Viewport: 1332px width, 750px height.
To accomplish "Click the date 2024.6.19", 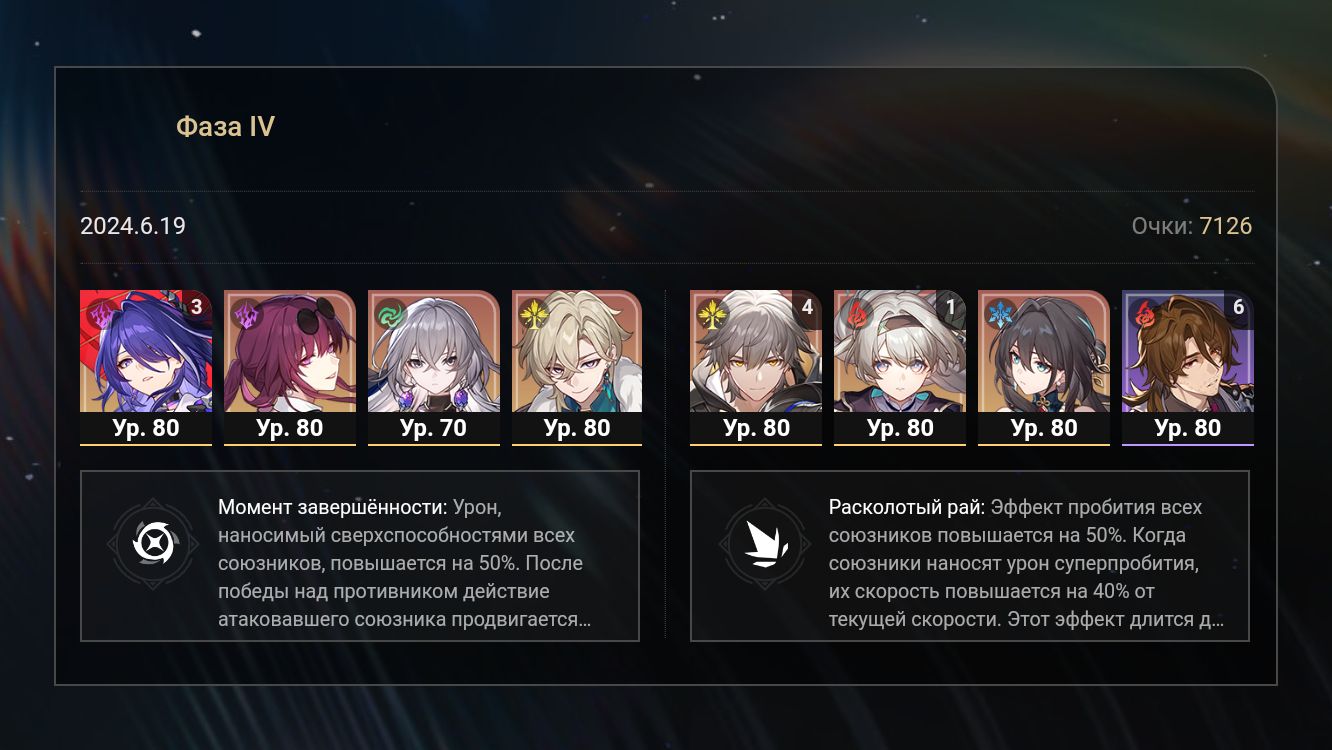I will tap(132, 226).
